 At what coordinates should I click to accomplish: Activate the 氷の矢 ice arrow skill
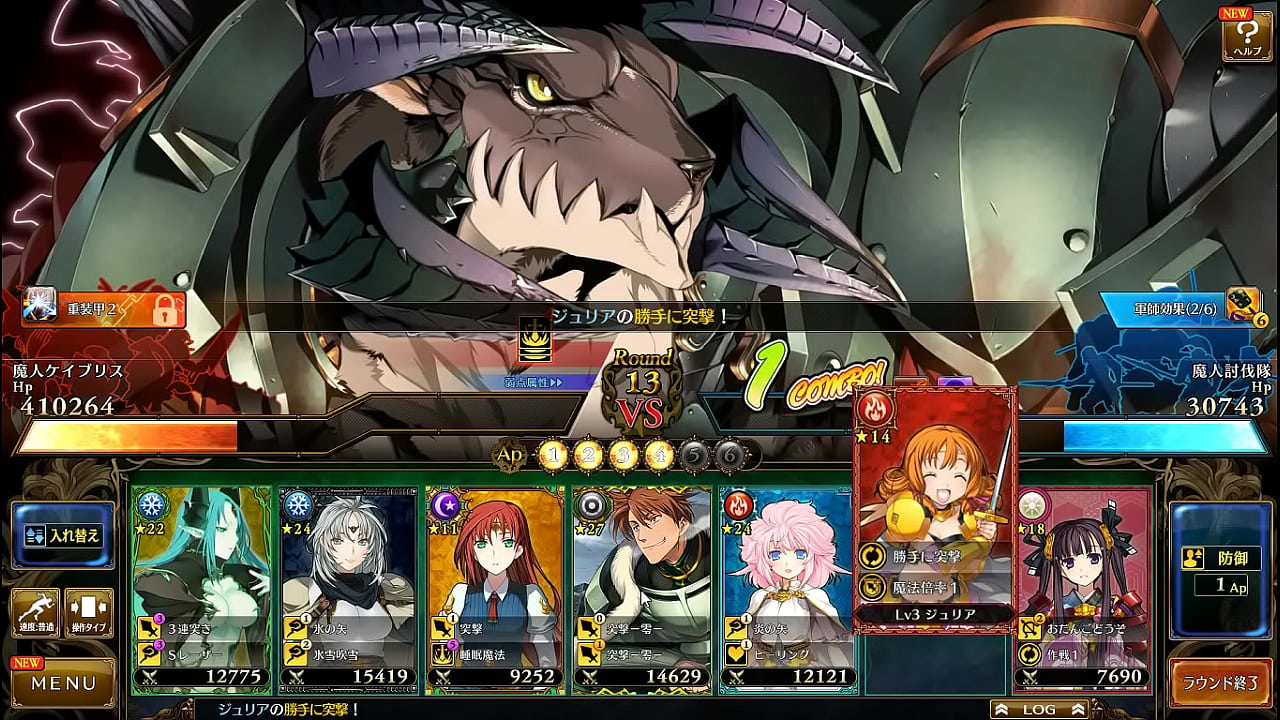coord(347,628)
